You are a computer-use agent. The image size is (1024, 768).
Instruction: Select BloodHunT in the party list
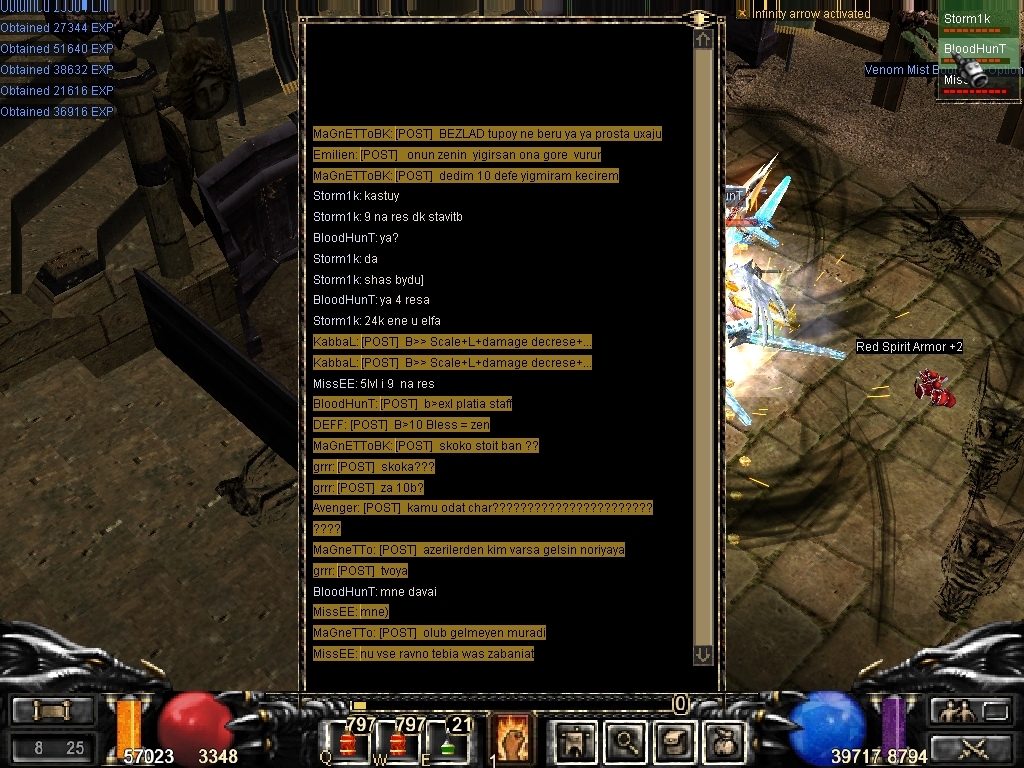(x=966, y=48)
